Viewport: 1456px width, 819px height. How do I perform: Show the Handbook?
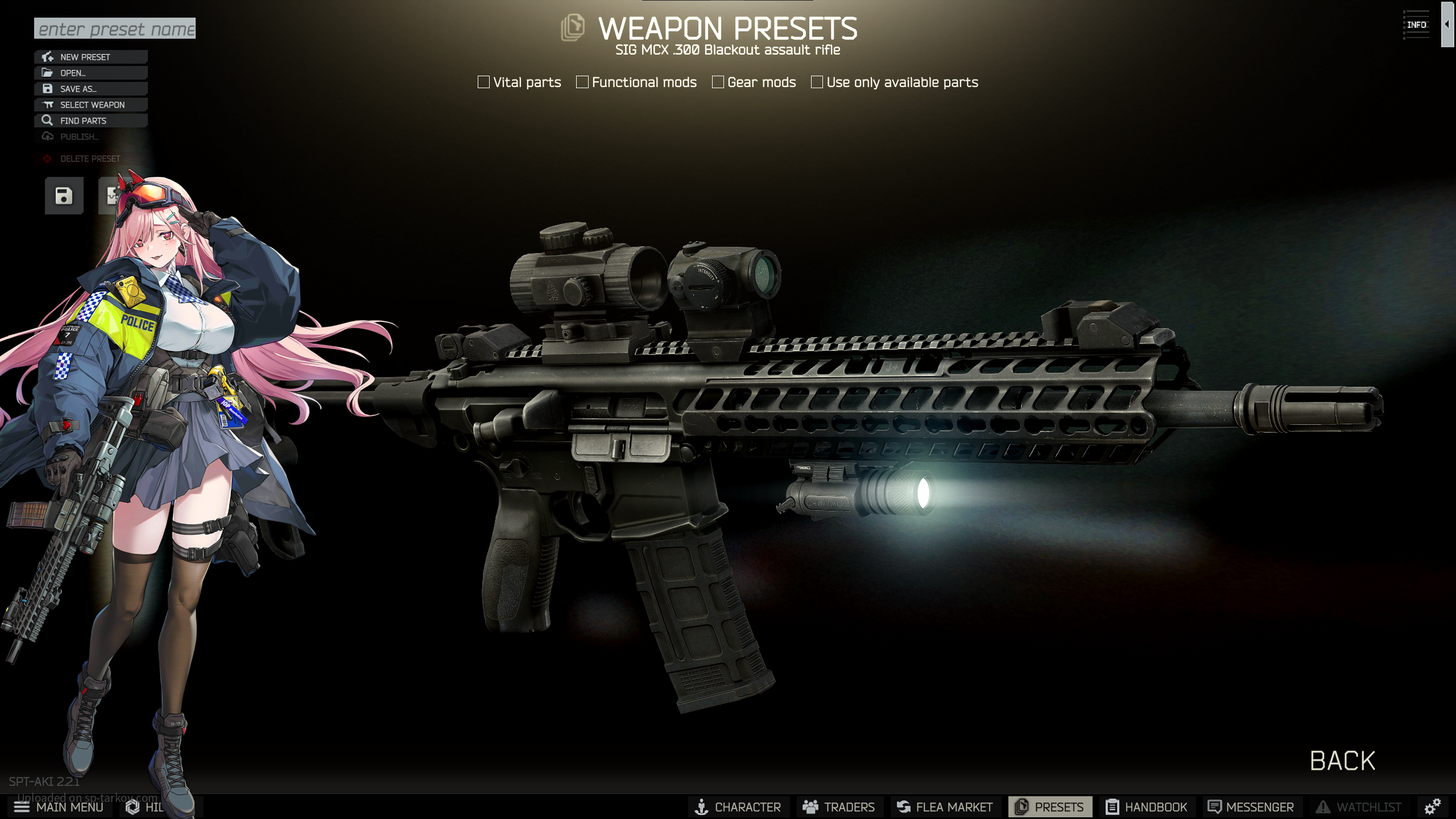point(1147,807)
